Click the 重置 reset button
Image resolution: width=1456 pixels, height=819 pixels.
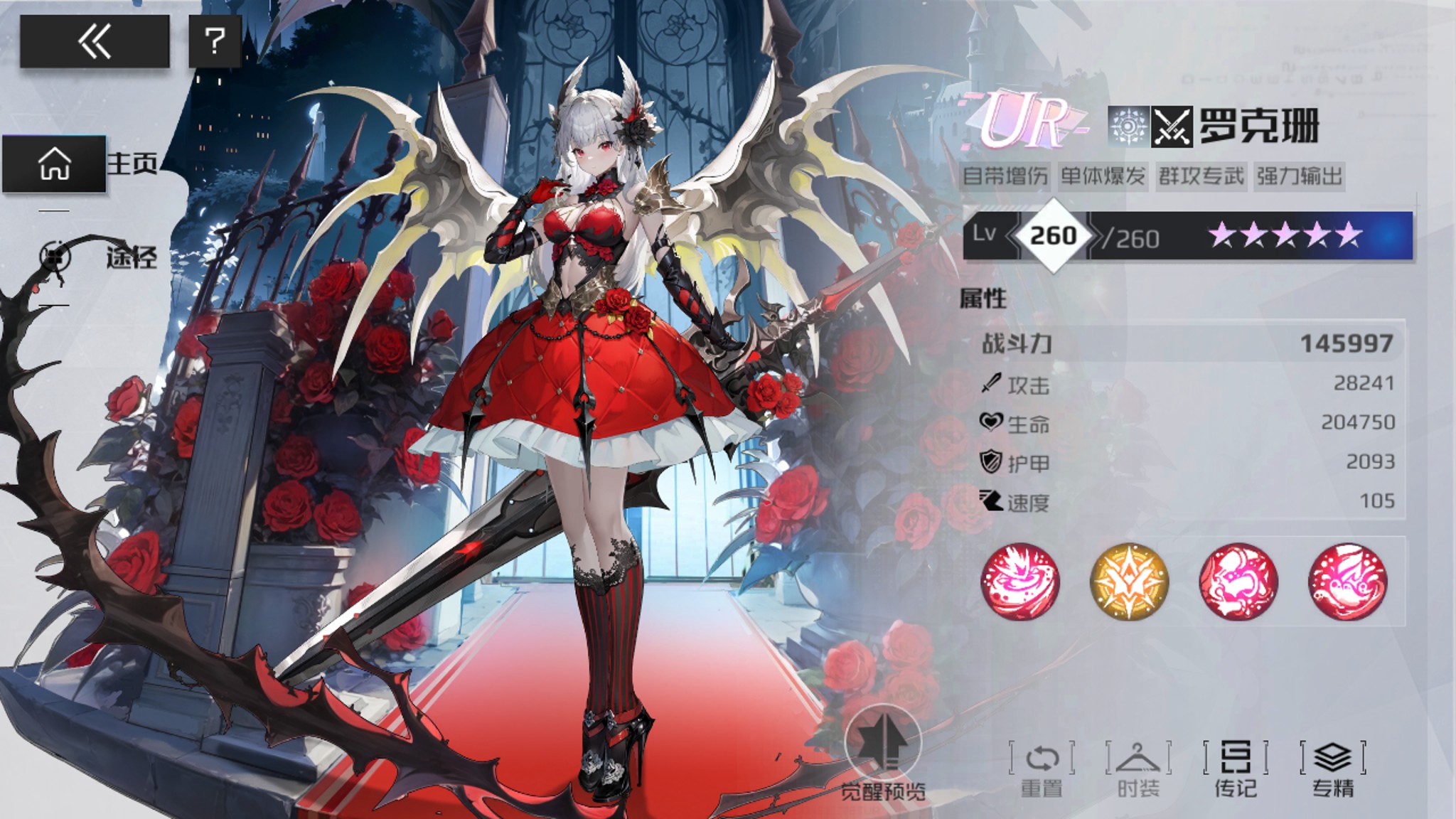point(1042,768)
